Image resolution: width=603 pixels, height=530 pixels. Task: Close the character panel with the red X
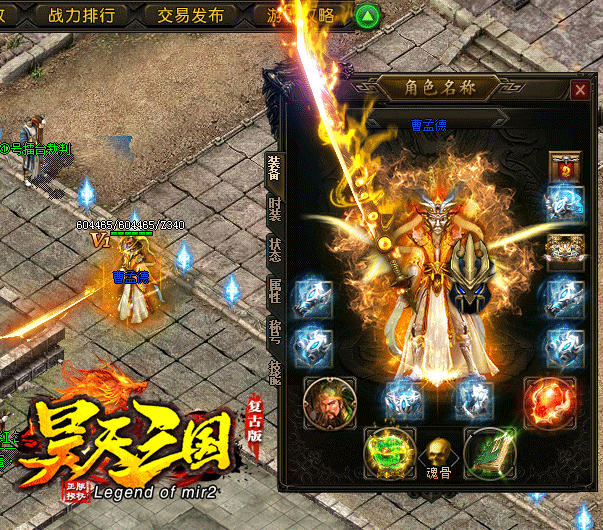(x=580, y=89)
